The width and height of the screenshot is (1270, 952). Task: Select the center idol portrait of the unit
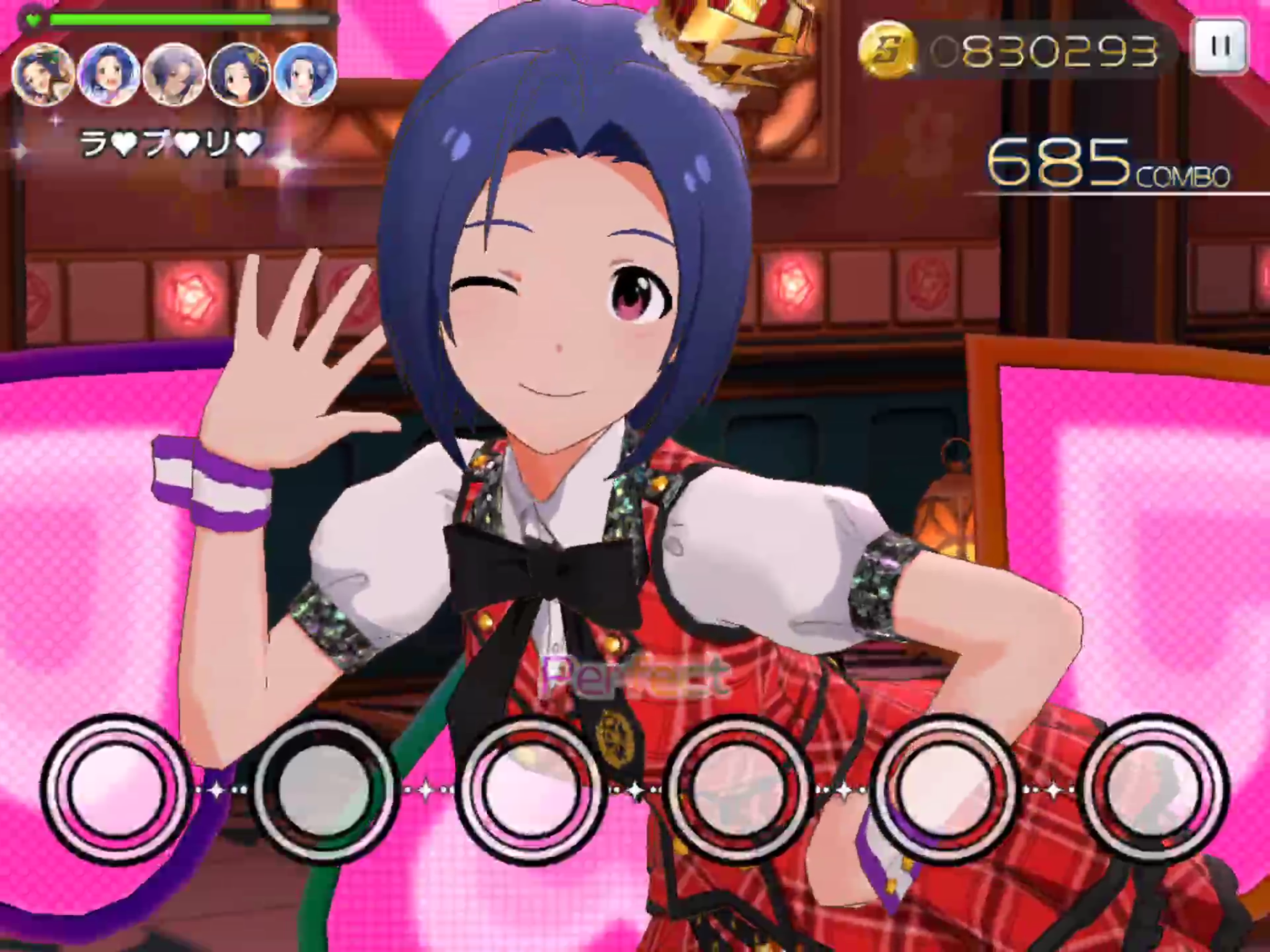(x=175, y=74)
